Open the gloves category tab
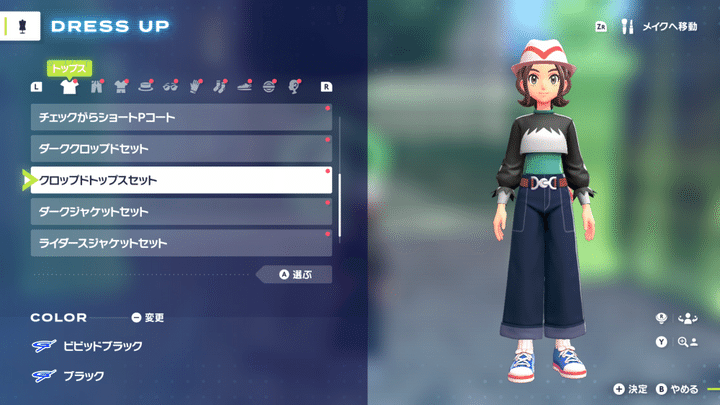This screenshot has height=405, width=720. click(196, 87)
